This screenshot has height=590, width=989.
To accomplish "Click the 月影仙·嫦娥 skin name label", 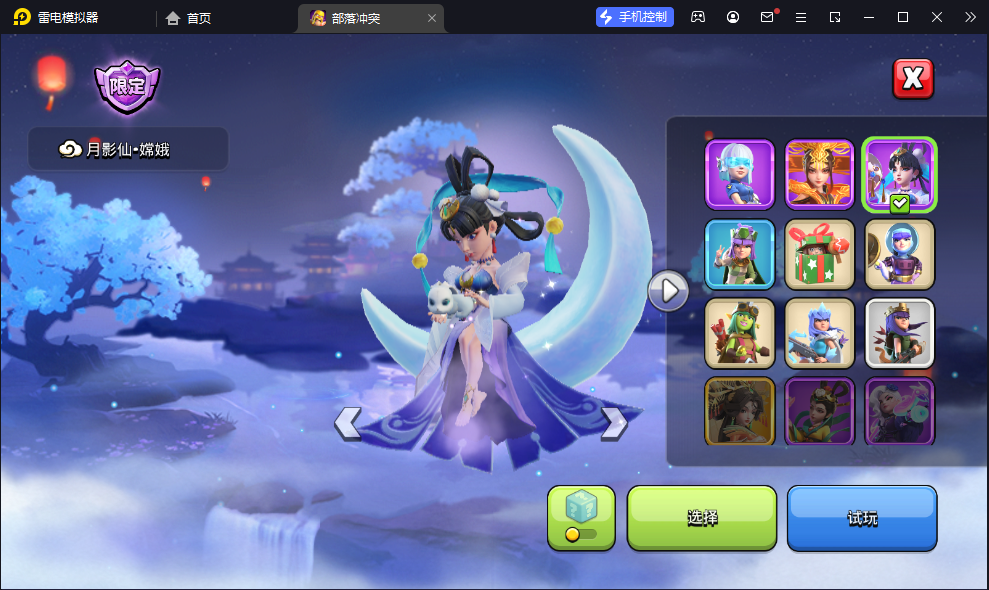I will [x=128, y=149].
